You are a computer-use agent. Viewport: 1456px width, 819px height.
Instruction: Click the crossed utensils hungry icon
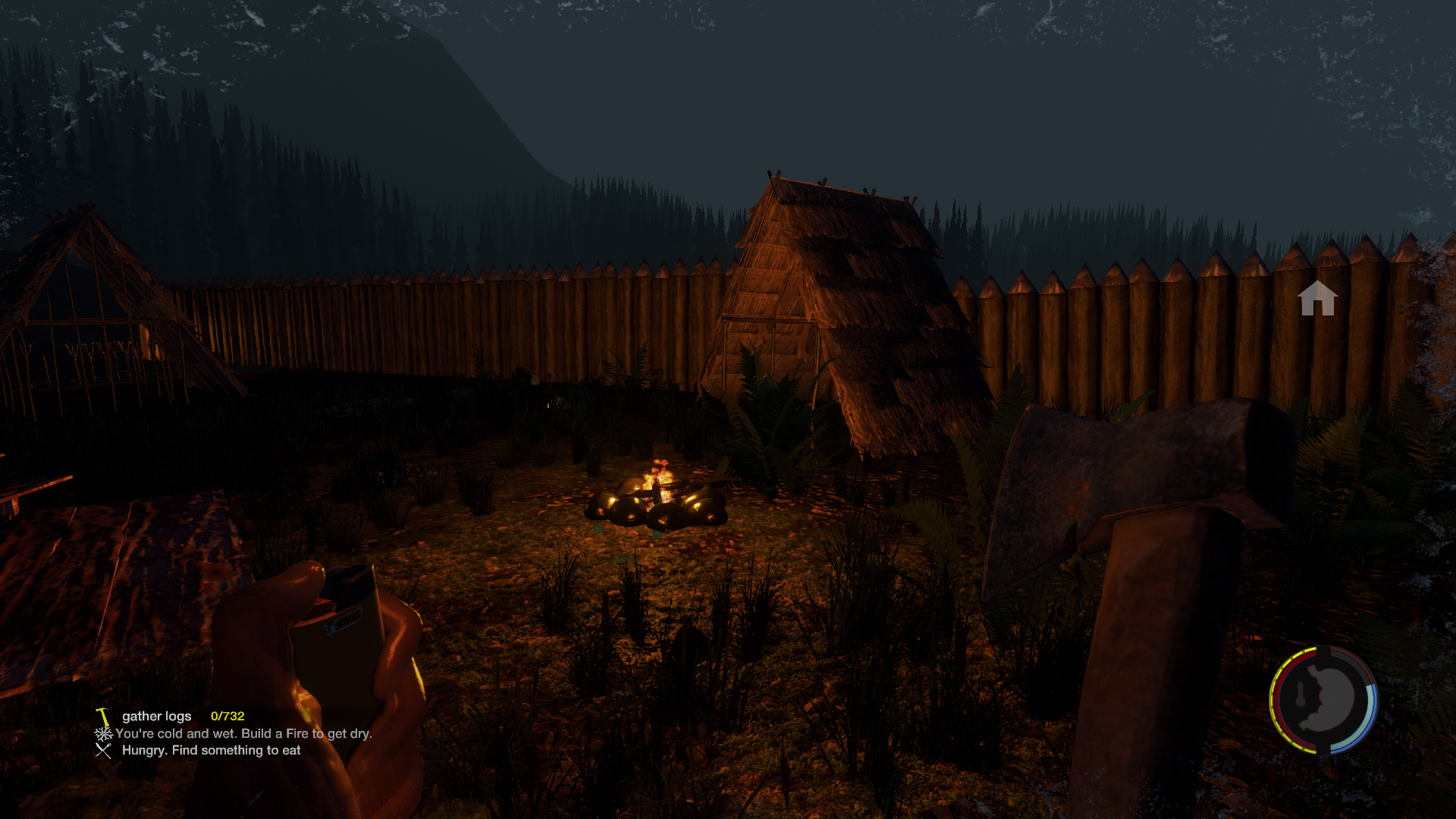click(103, 750)
